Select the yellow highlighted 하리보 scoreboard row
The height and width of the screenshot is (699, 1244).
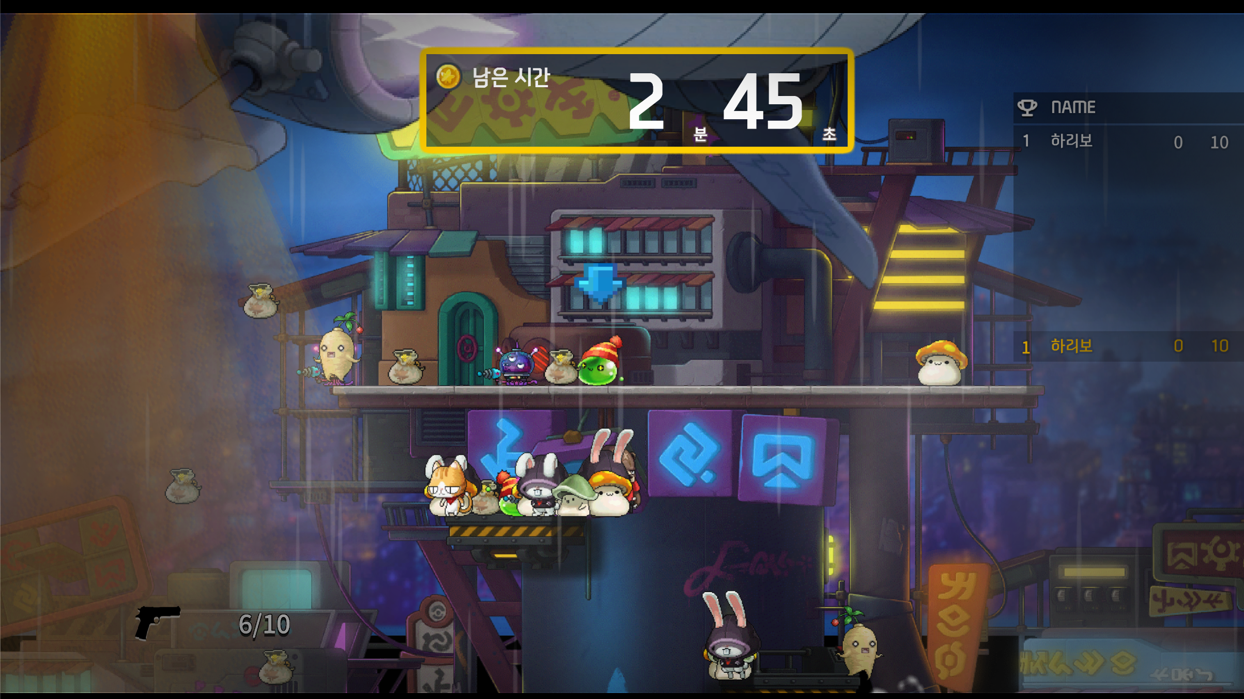(1123, 346)
